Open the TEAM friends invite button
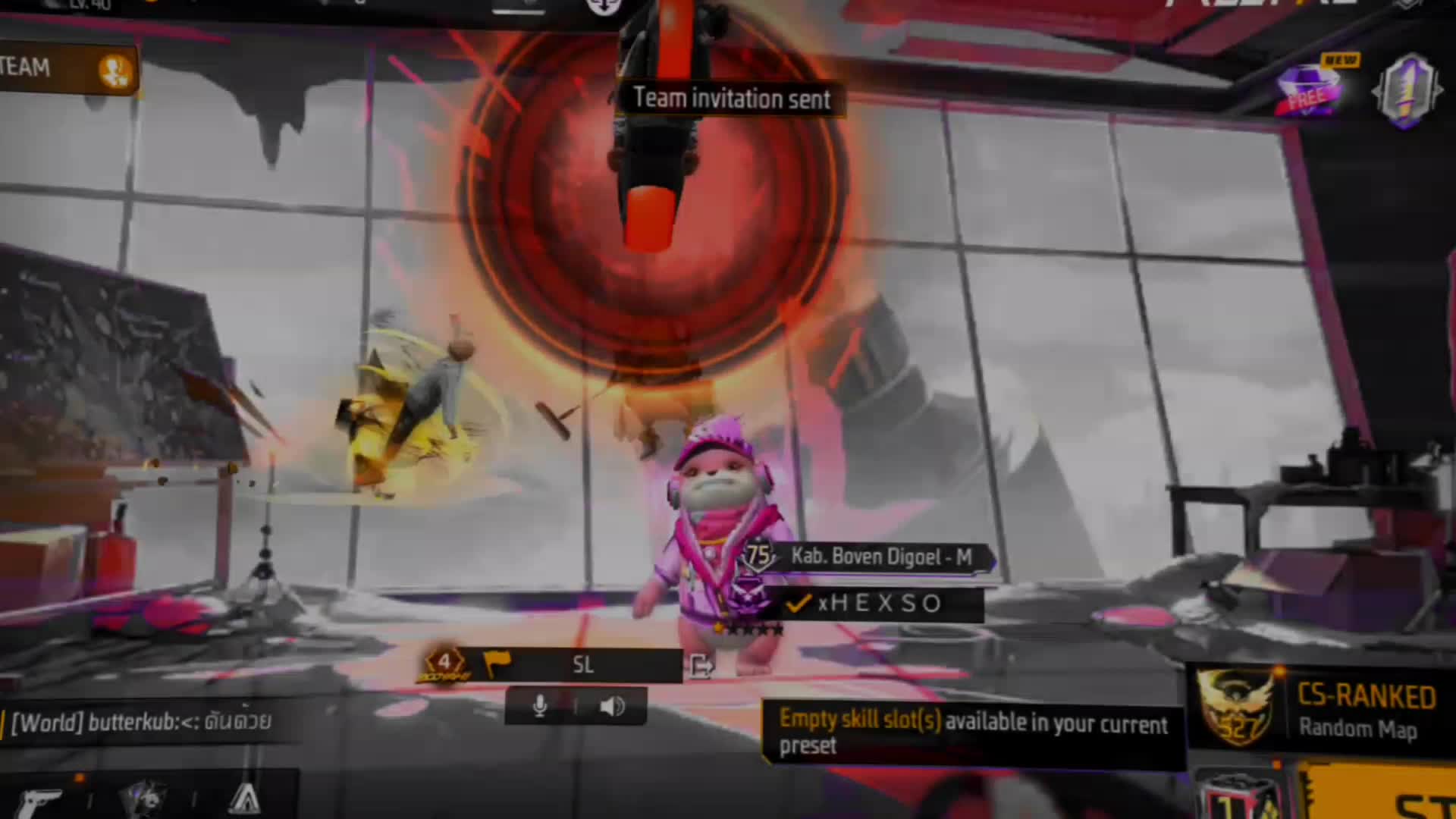Screen dimensions: 1456x819 pos(115,71)
